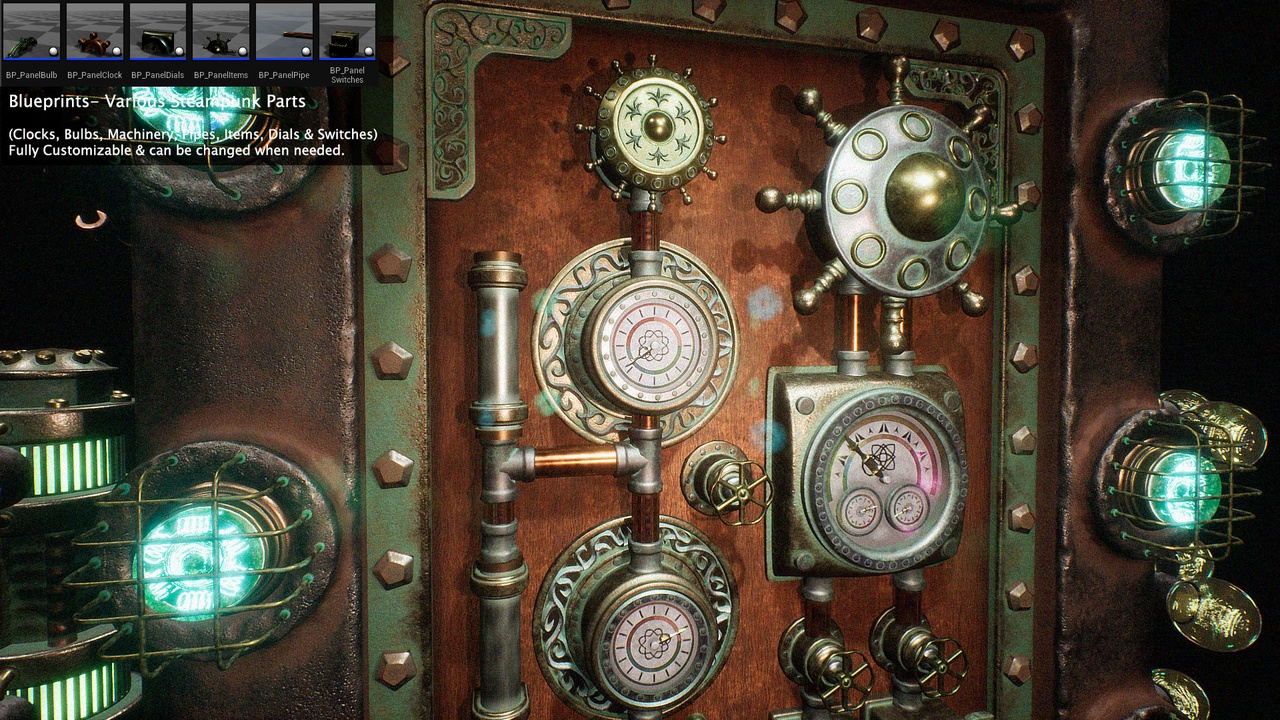Select the BP_PanelBulb blueprint thumbnail

[x=32, y=32]
